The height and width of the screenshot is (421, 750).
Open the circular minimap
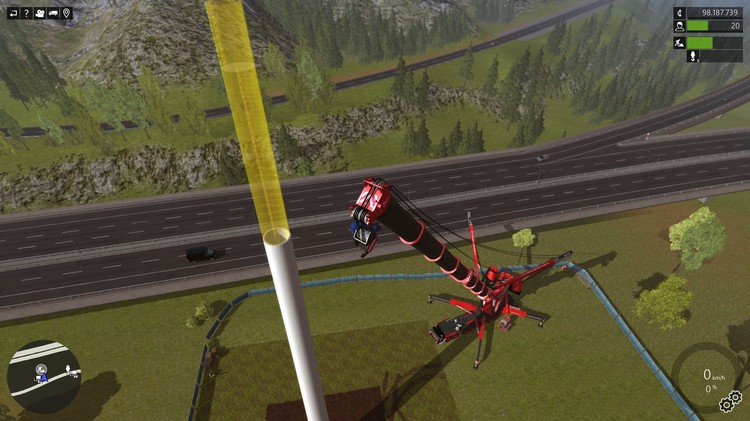(x=44, y=376)
